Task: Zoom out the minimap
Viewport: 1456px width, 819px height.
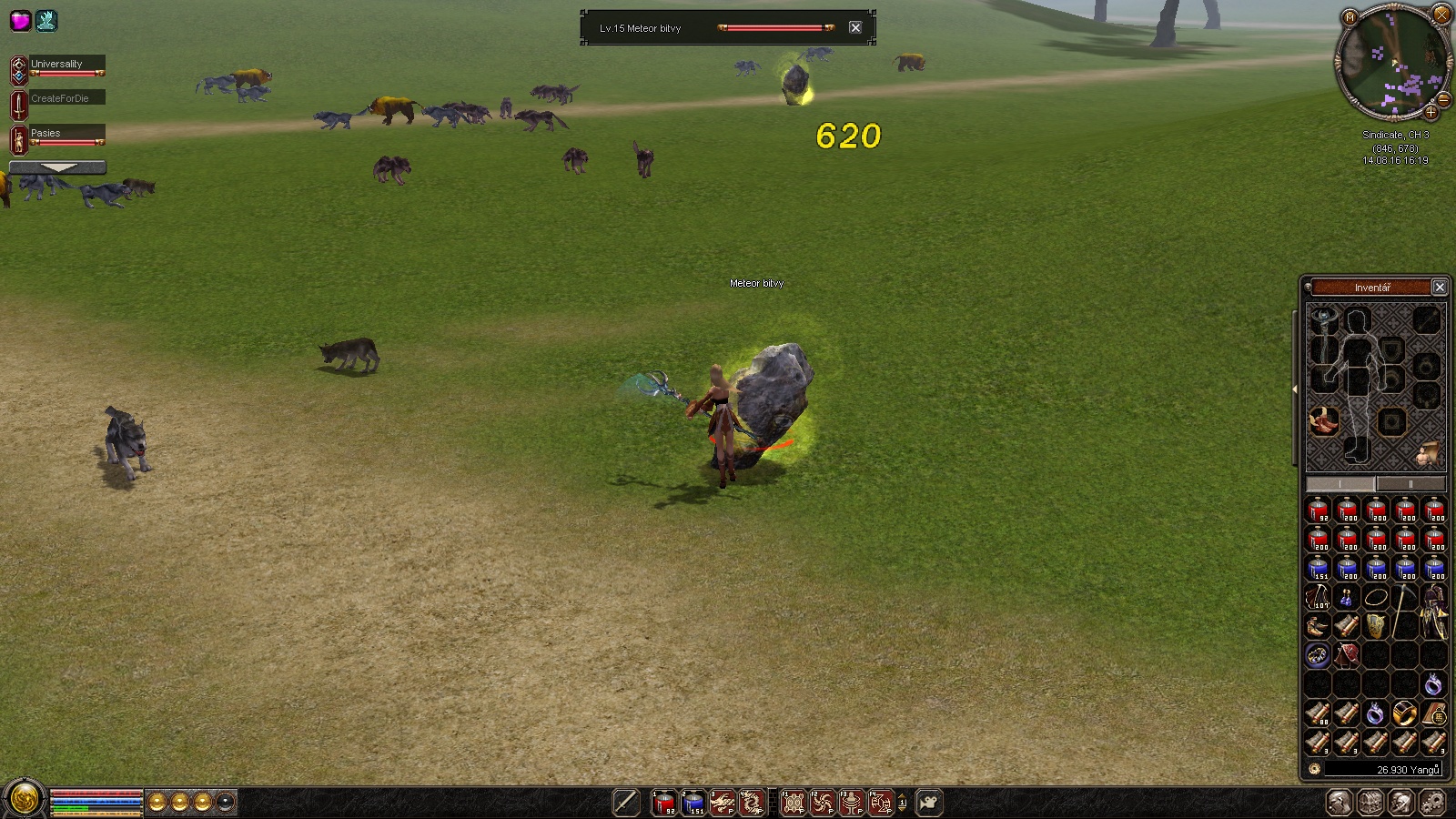Action: pyautogui.click(x=1444, y=99)
